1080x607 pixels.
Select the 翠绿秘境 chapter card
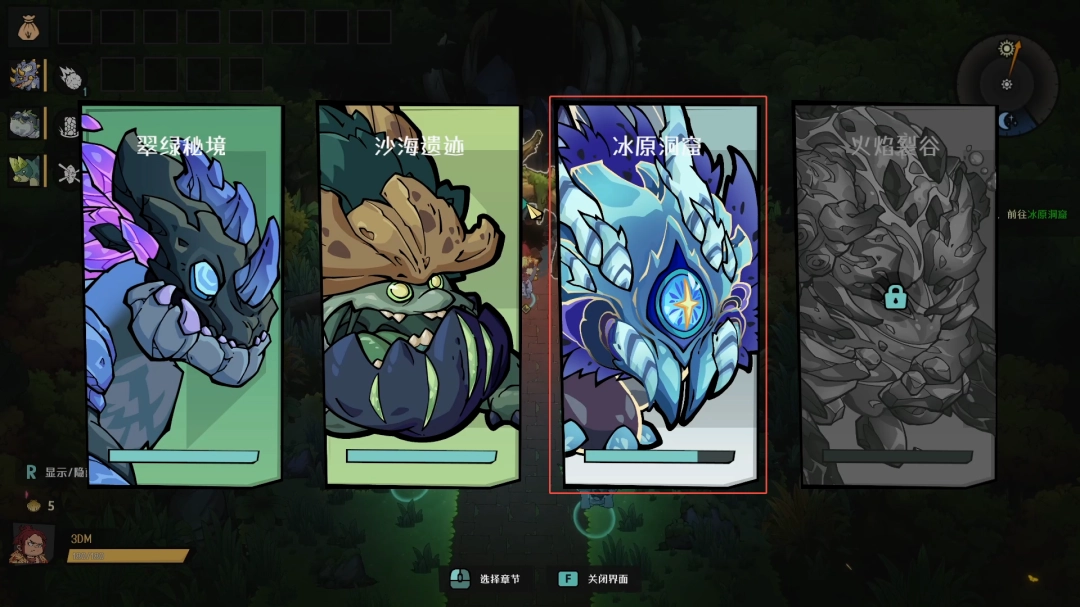point(182,295)
